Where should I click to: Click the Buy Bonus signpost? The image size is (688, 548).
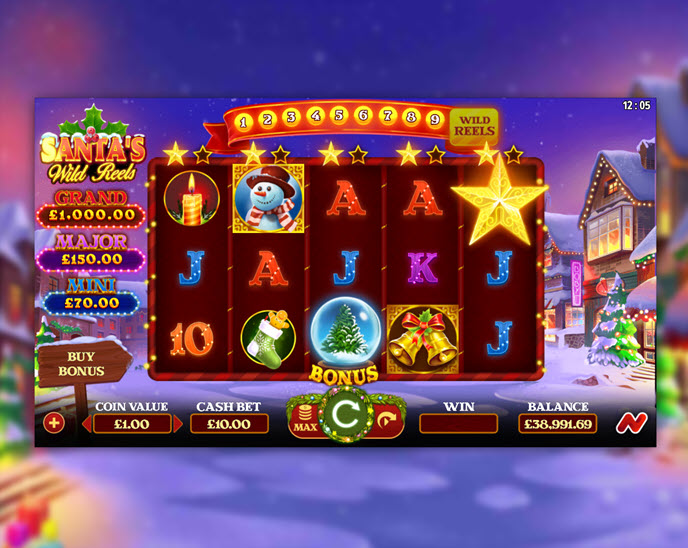(x=82, y=362)
